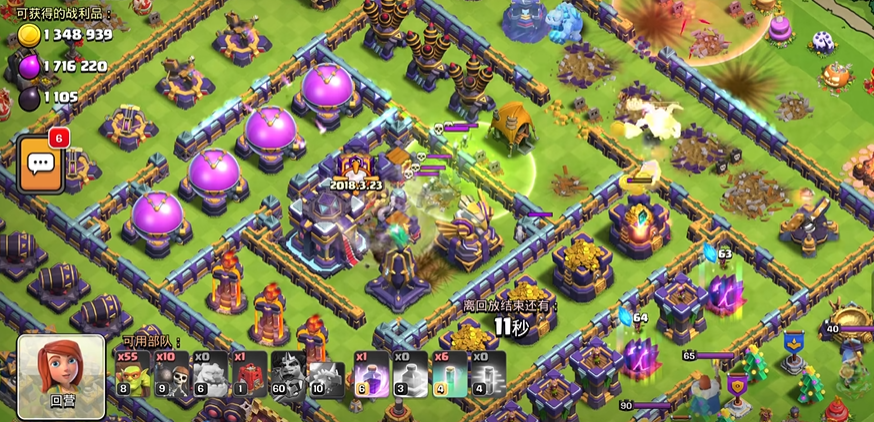This screenshot has width=874, height=422.
Task: Choose the Wall Breaker troop slot
Action: pyautogui.click(x=170, y=374)
